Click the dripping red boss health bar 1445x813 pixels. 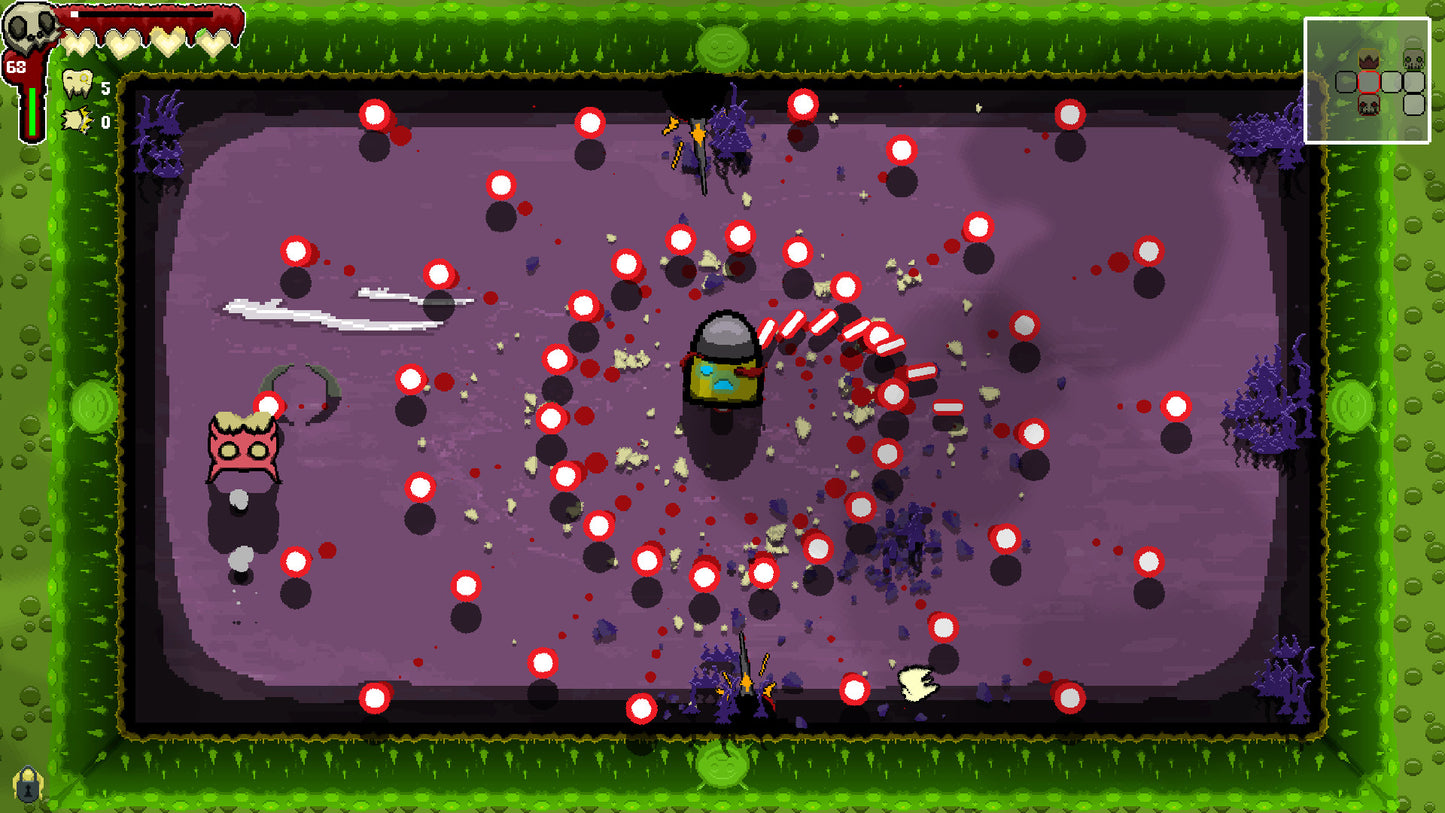150,18
